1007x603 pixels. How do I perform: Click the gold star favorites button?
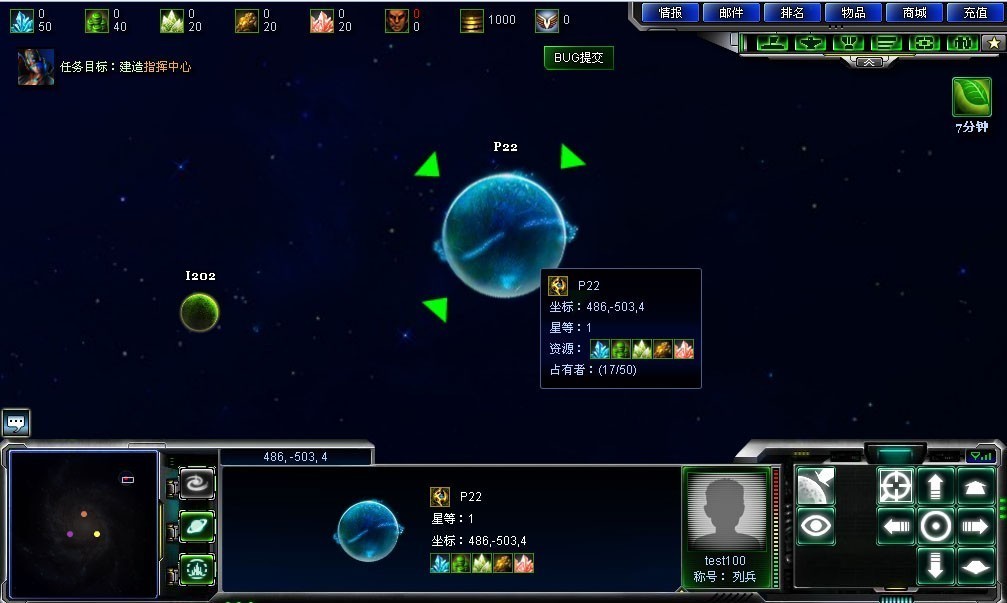coord(992,43)
